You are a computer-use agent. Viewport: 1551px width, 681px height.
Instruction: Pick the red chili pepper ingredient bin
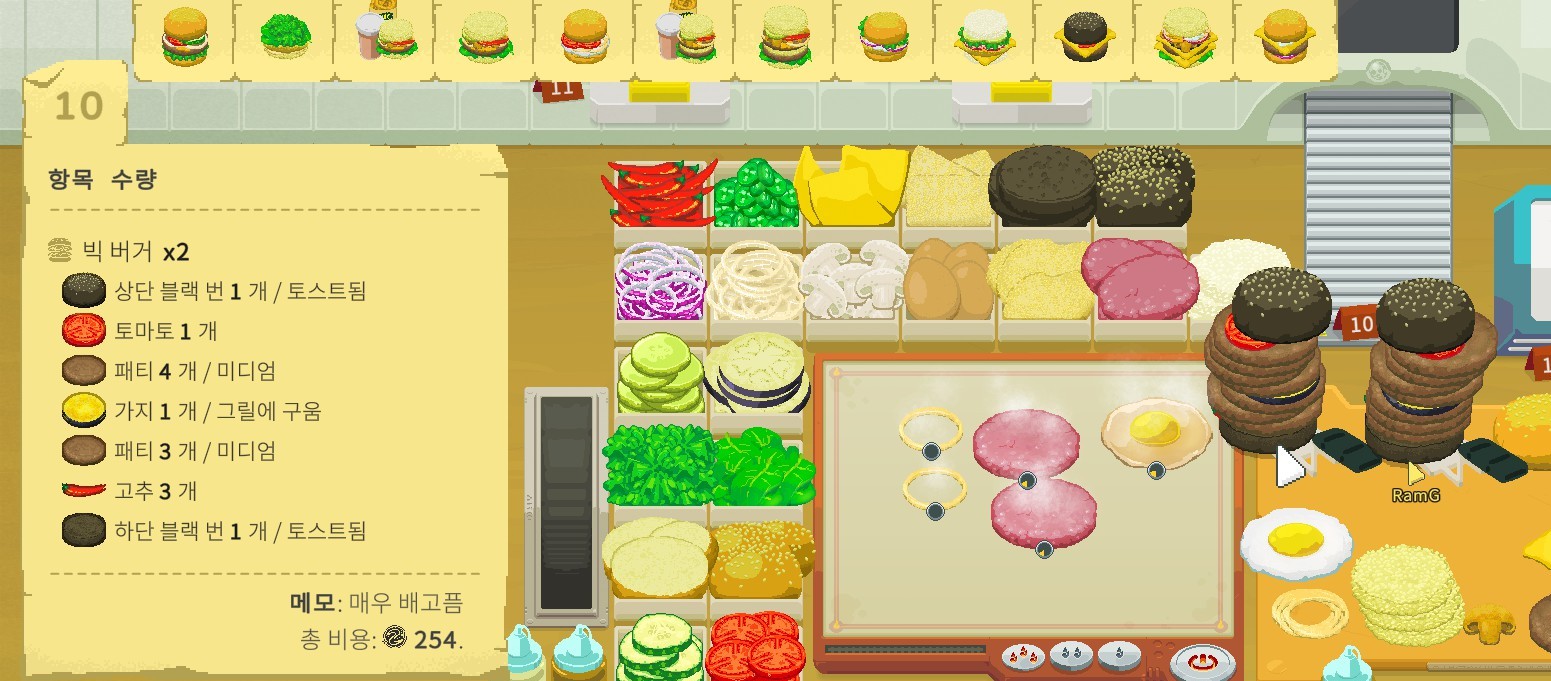click(x=658, y=192)
